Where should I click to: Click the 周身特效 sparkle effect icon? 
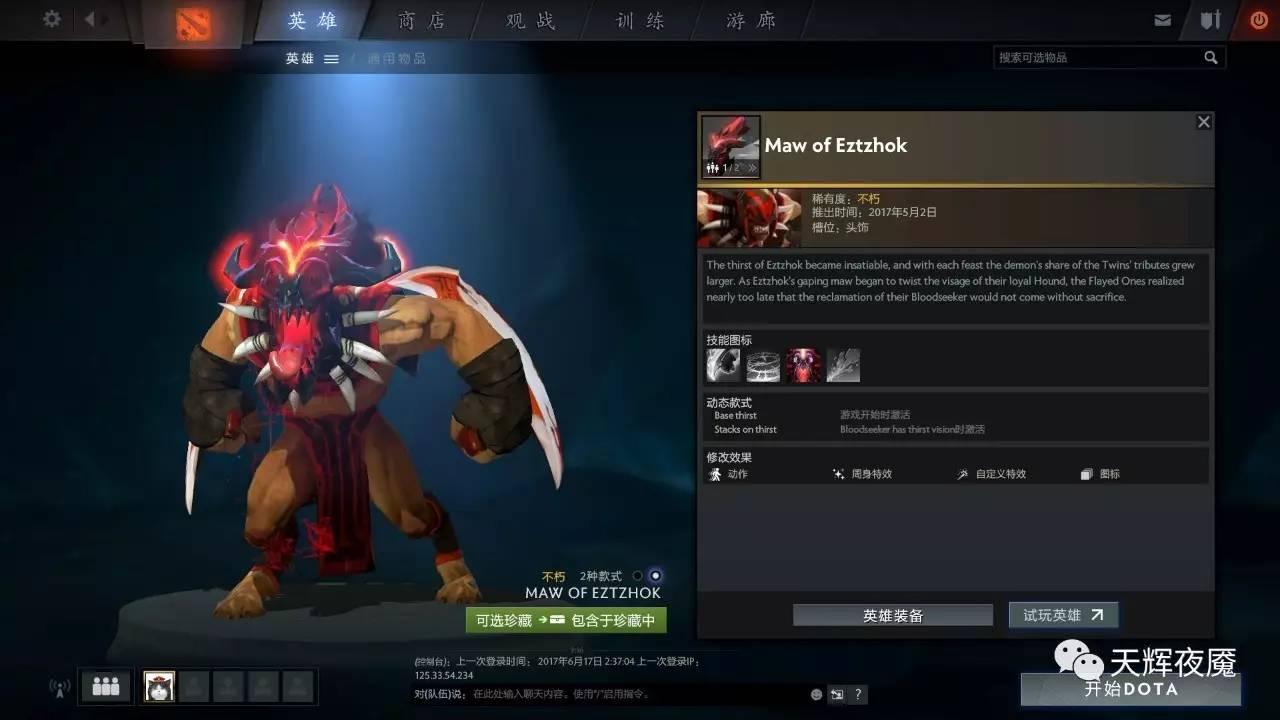tap(838, 474)
